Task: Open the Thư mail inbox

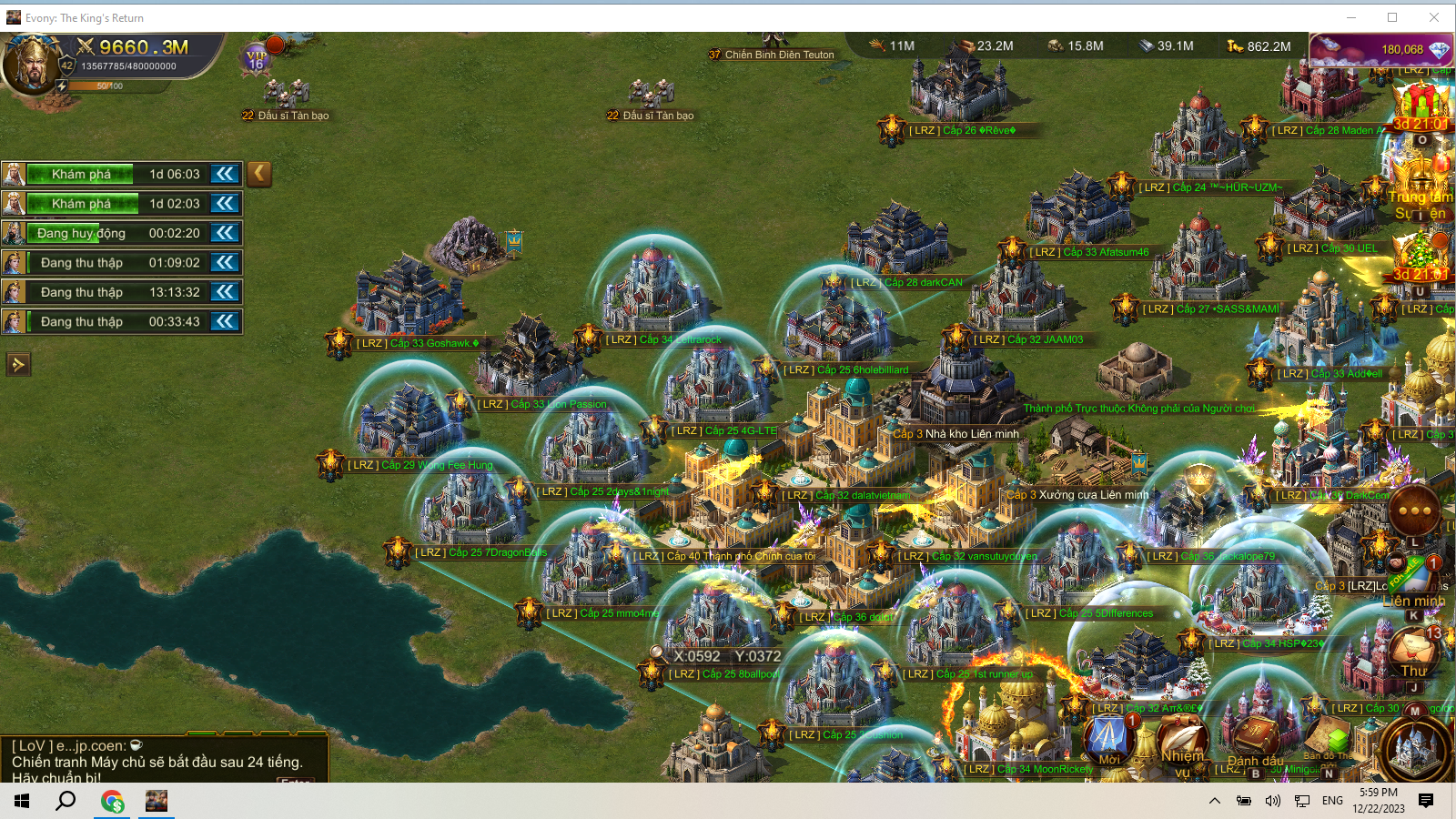Action: [1412, 651]
